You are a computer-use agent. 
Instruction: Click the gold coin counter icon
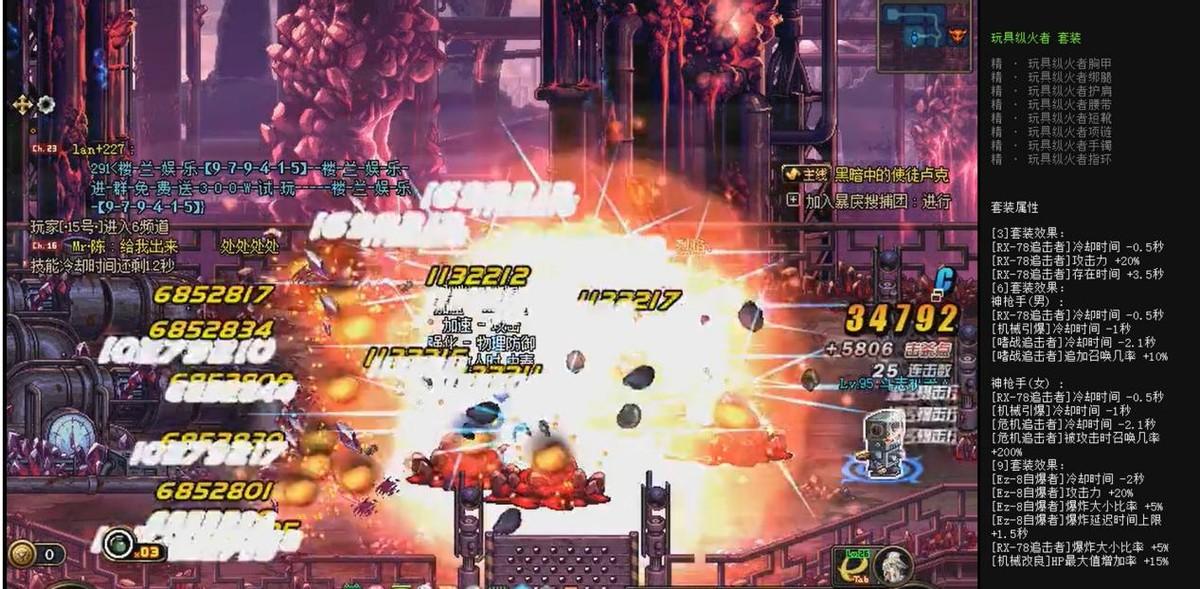coord(22,553)
